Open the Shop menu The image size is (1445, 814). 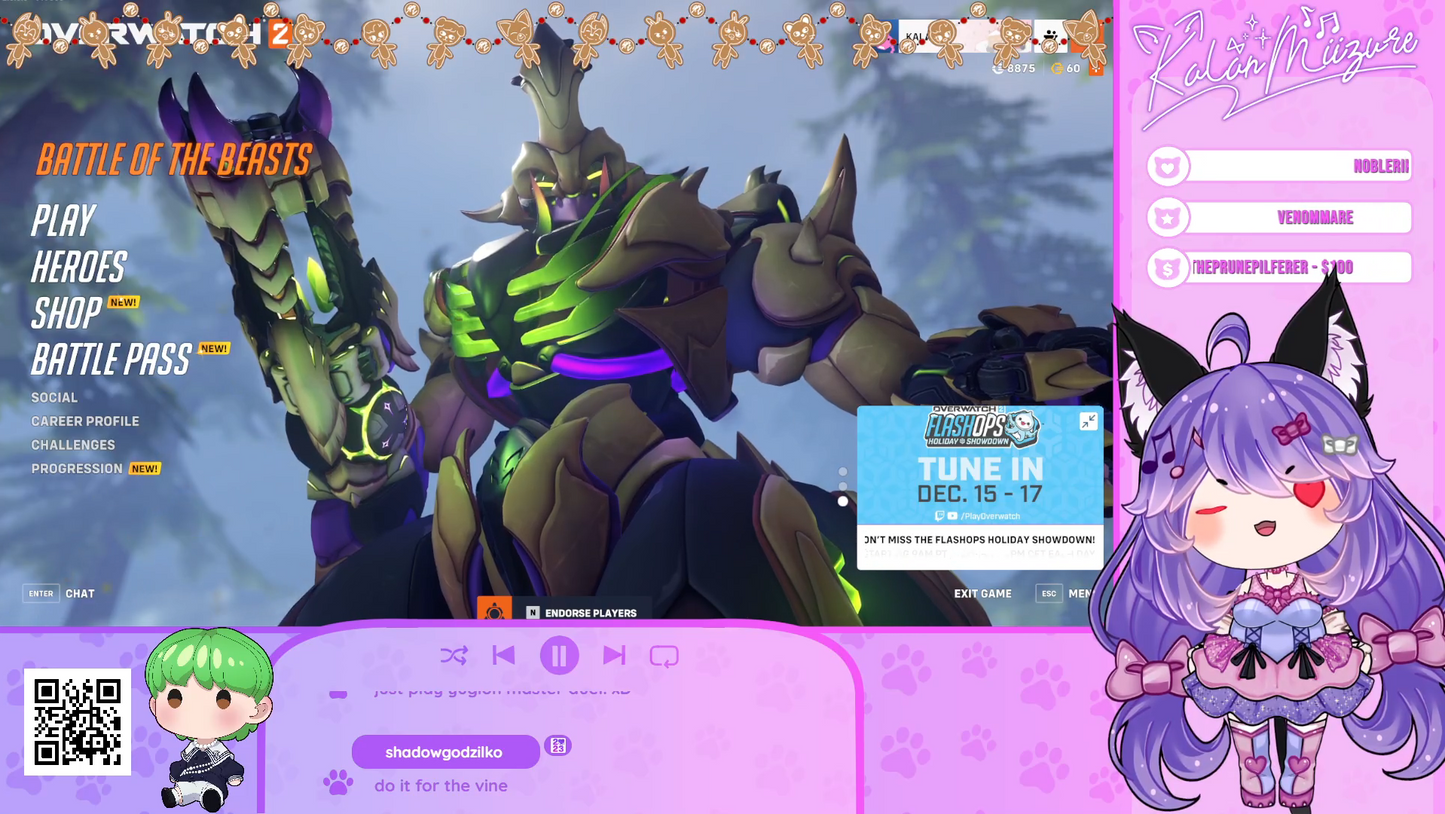pyautogui.click(x=65, y=315)
